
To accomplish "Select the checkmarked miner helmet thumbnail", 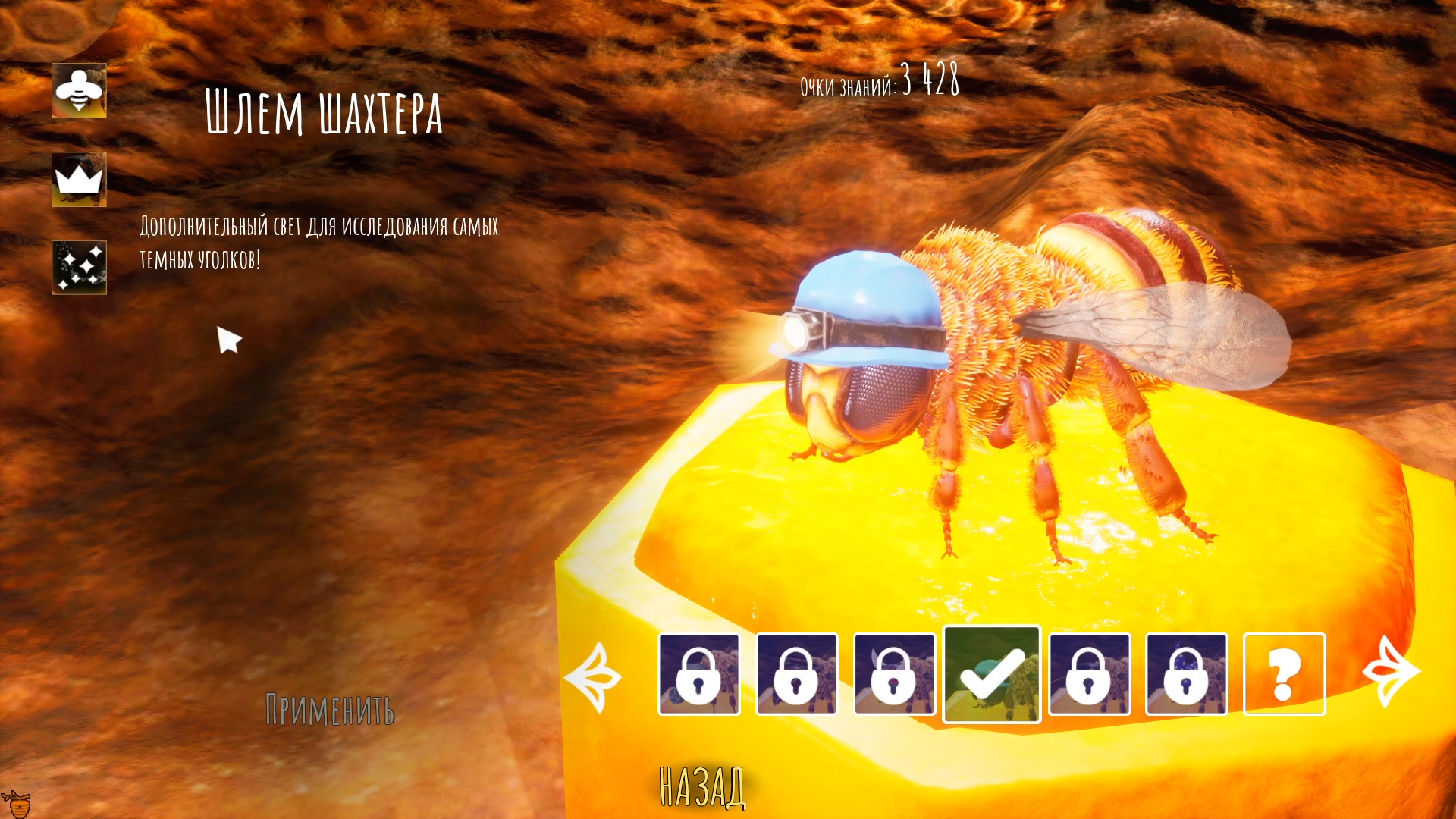I will 991,674.
